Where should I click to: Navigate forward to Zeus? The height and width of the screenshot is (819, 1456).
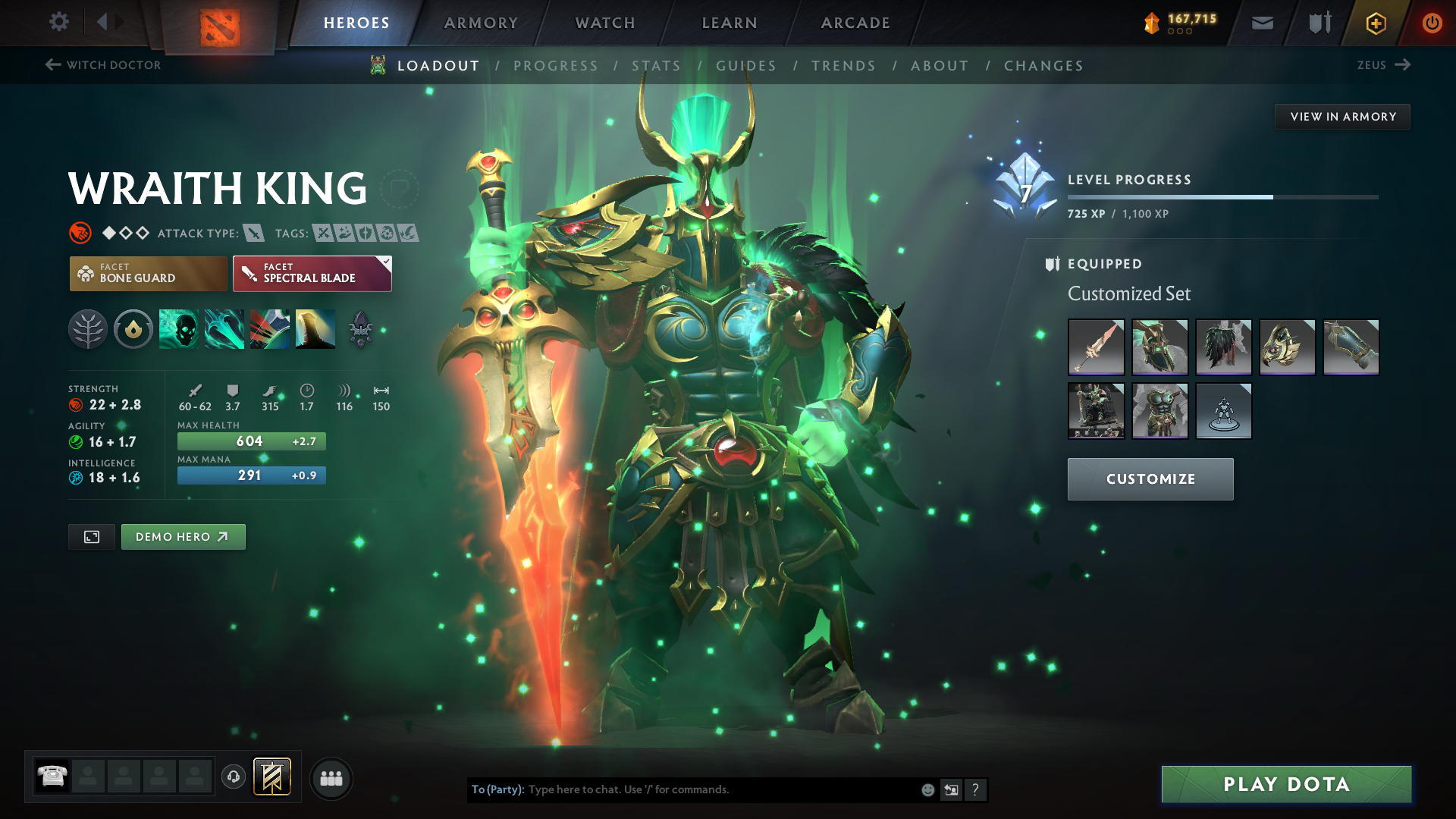click(x=1383, y=64)
